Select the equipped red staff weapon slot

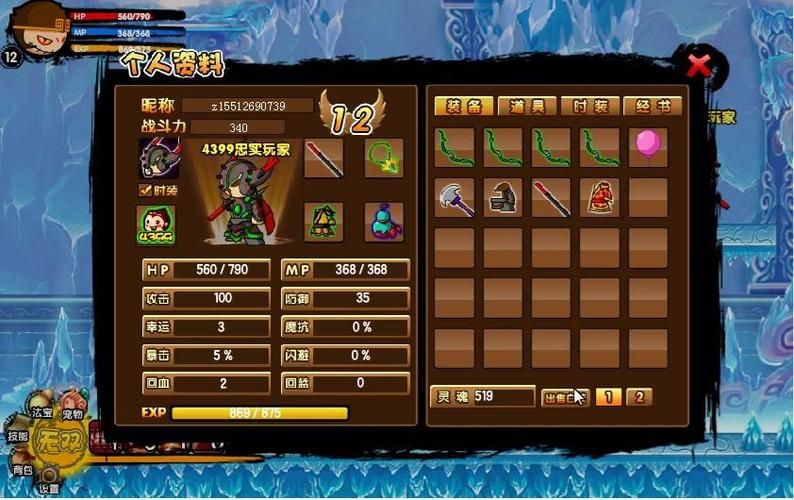(324, 158)
